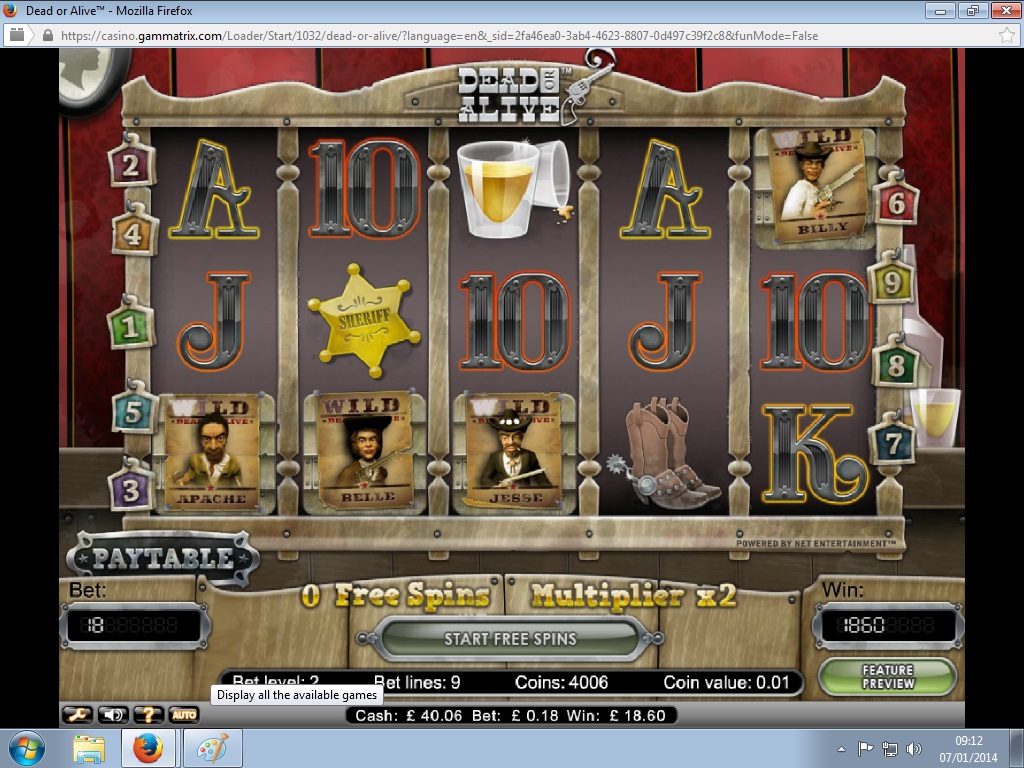
Task: Choose bet line 9 tag
Action: (x=892, y=284)
